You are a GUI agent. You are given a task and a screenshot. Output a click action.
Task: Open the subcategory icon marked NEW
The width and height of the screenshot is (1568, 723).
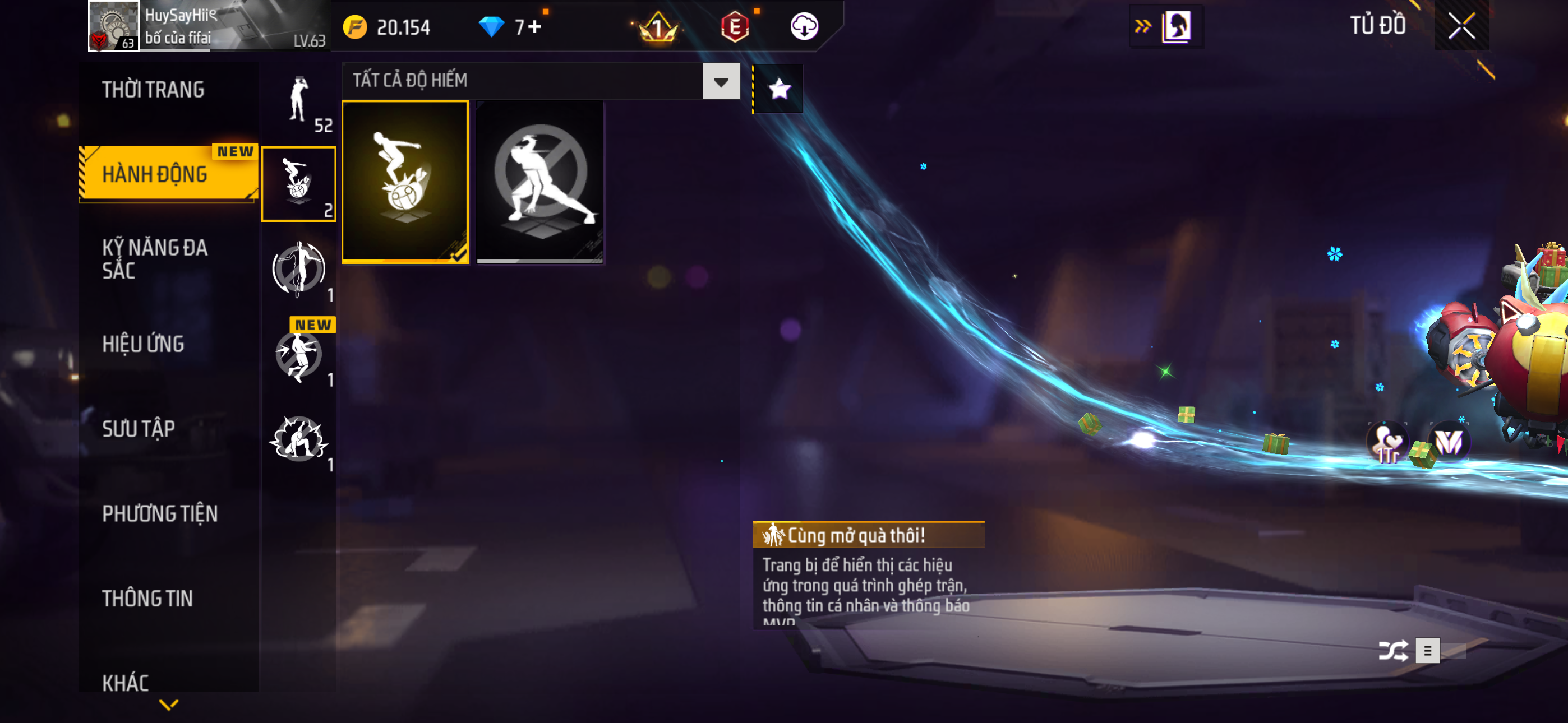(298, 355)
